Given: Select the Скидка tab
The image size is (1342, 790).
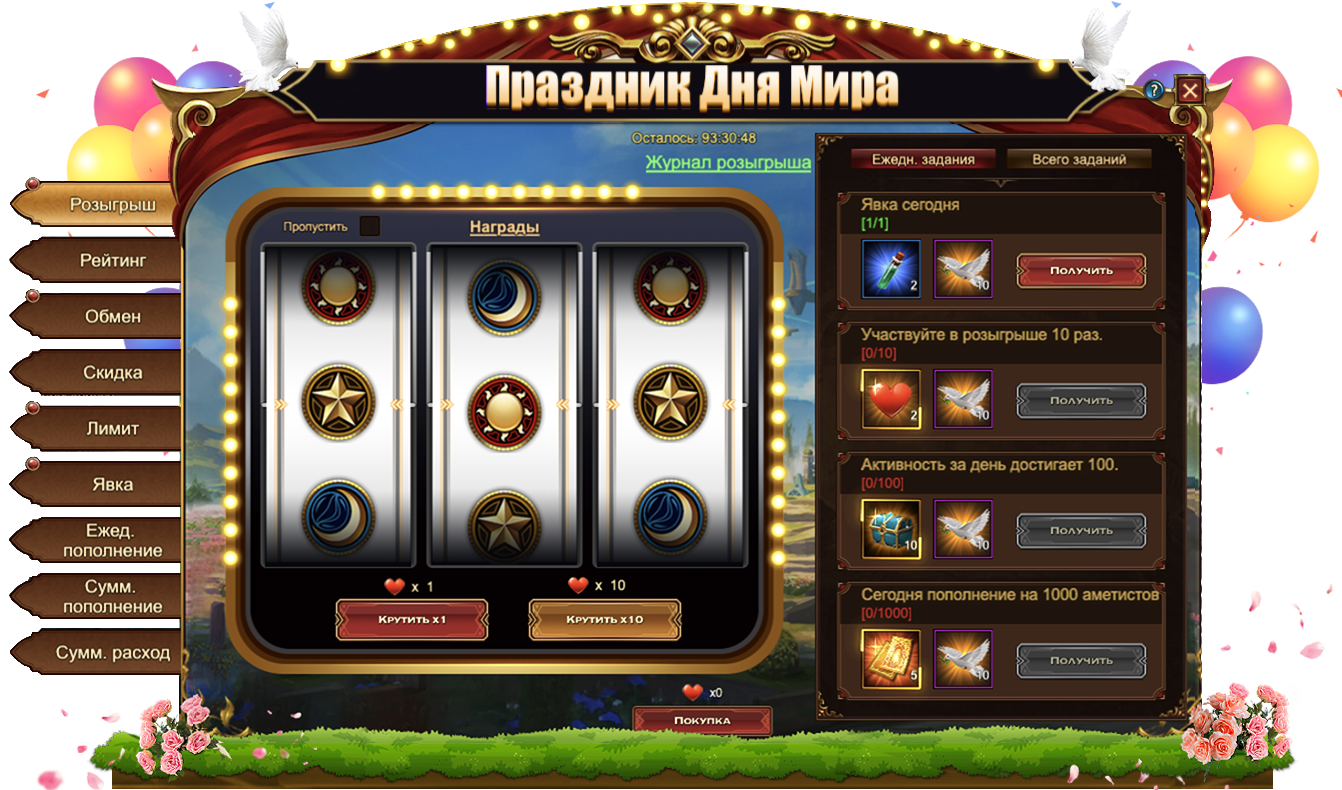Looking at the screenshot, I should (112, 373).
